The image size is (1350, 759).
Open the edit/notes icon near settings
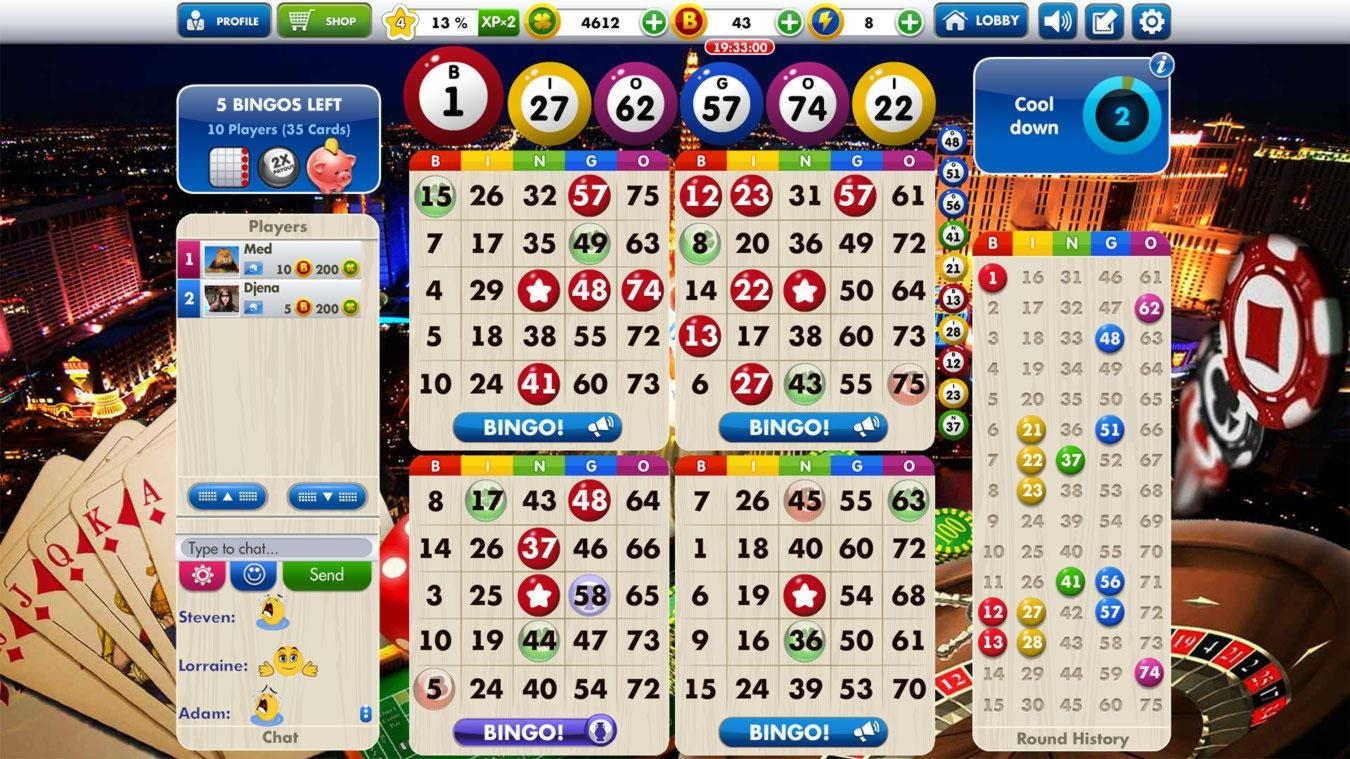(1103, 20)
